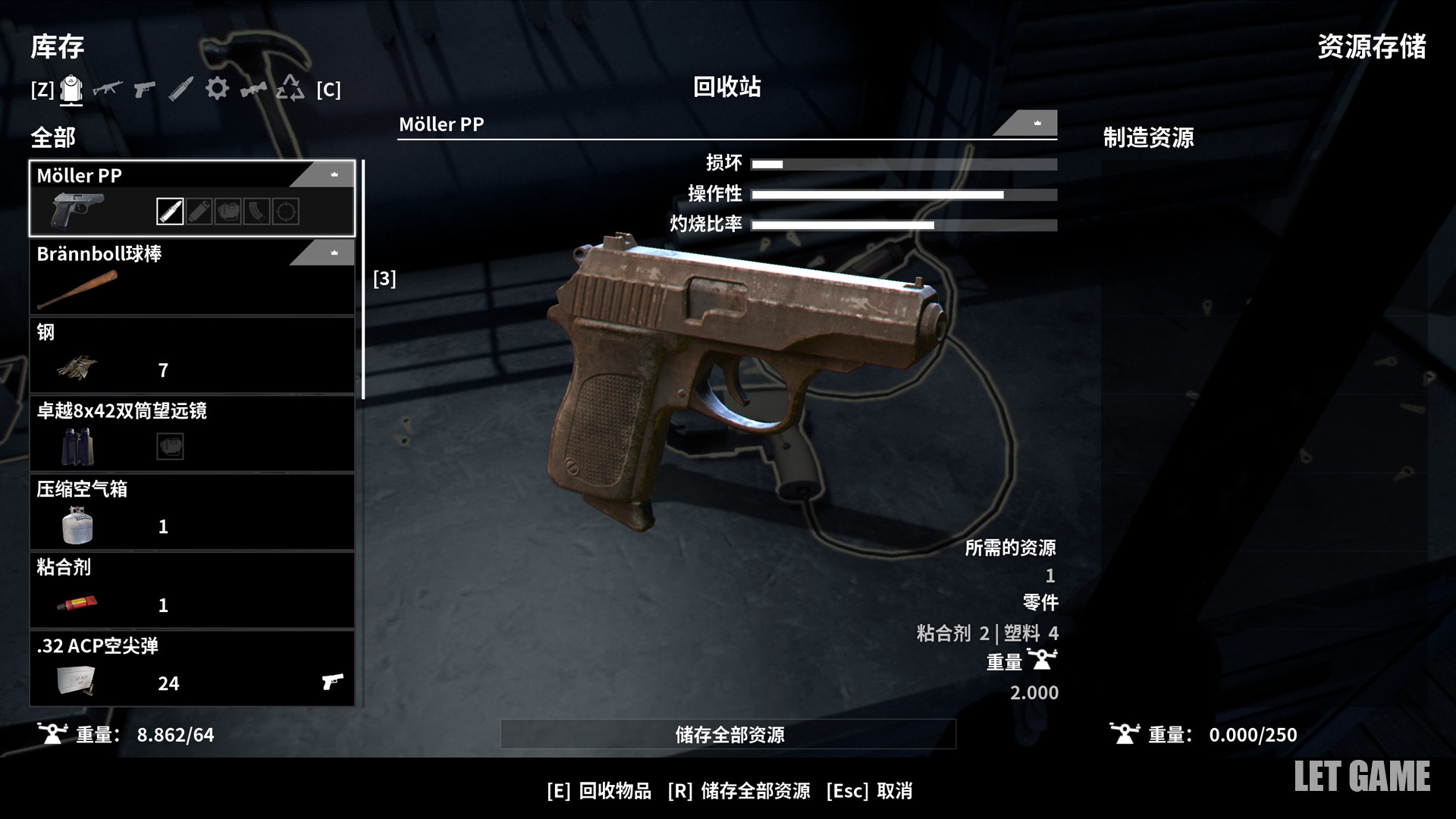
Task: Switch to the recycle-symbol resources category tab
Action: click(x=290, y=89)
